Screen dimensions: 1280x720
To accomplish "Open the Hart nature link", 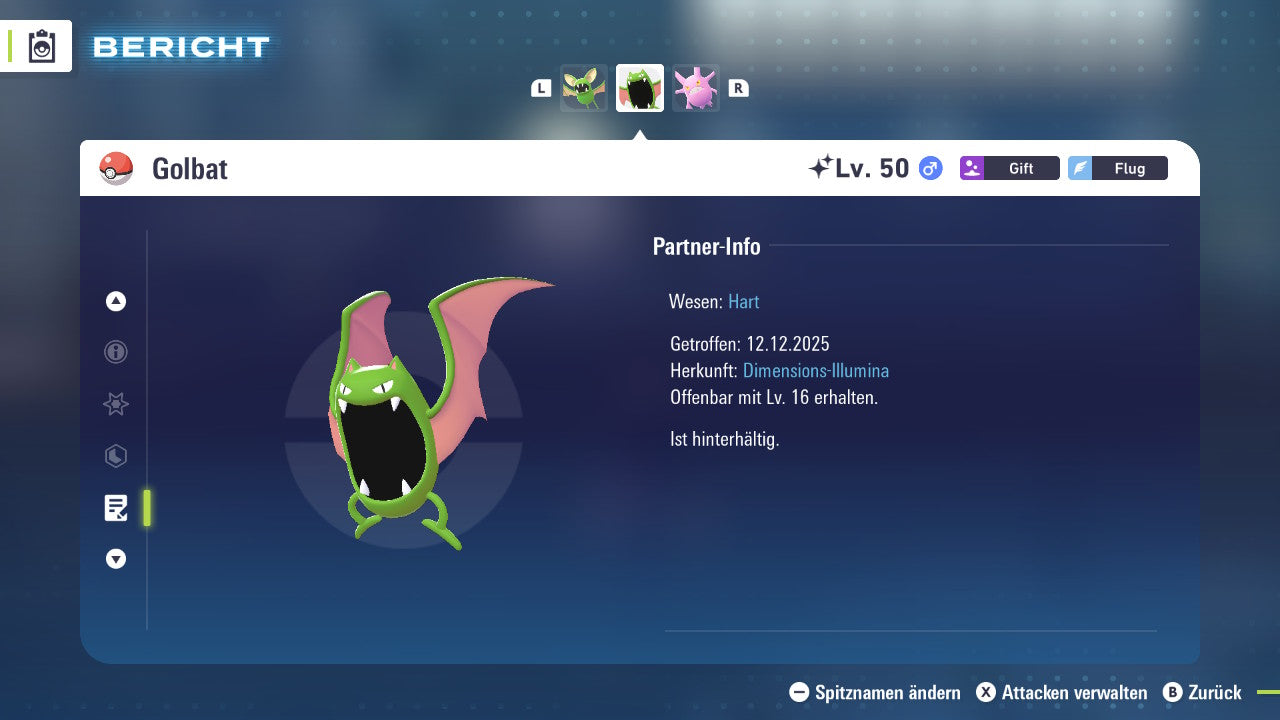I will 743,301.
